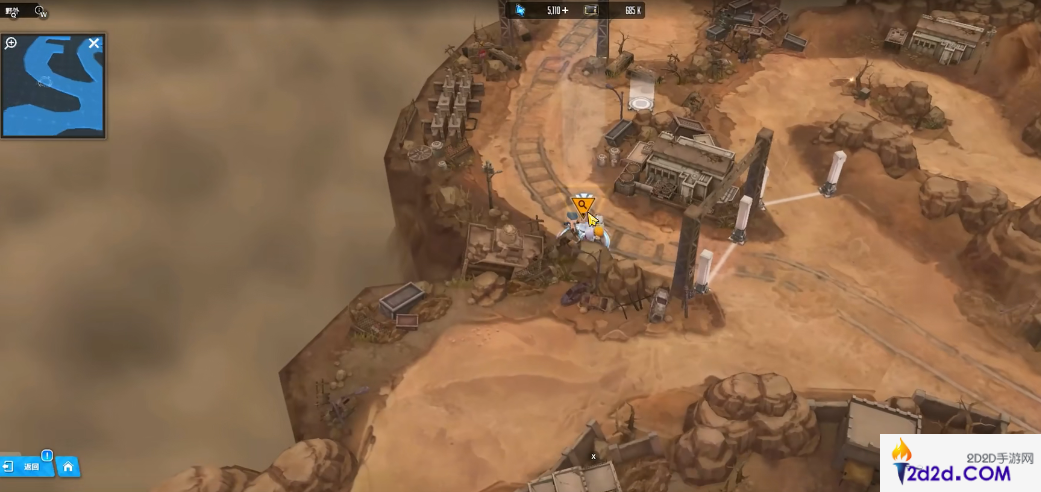Image resolution: width=1041 pixels, height=492 pixels.
Task: Go to the home screen via house icon
Action: point(67,466)
